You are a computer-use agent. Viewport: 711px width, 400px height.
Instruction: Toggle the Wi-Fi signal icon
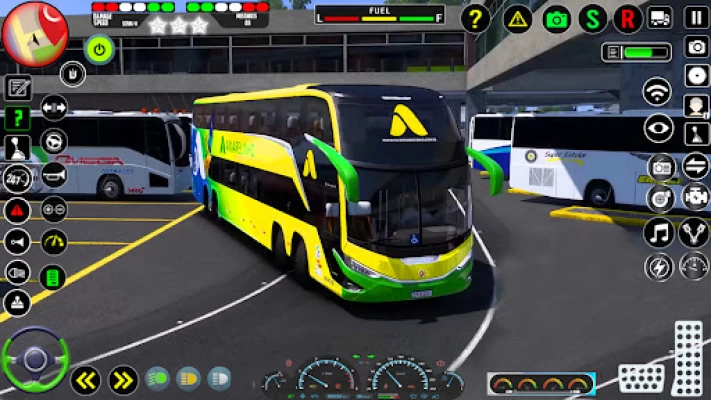point(657,92)
